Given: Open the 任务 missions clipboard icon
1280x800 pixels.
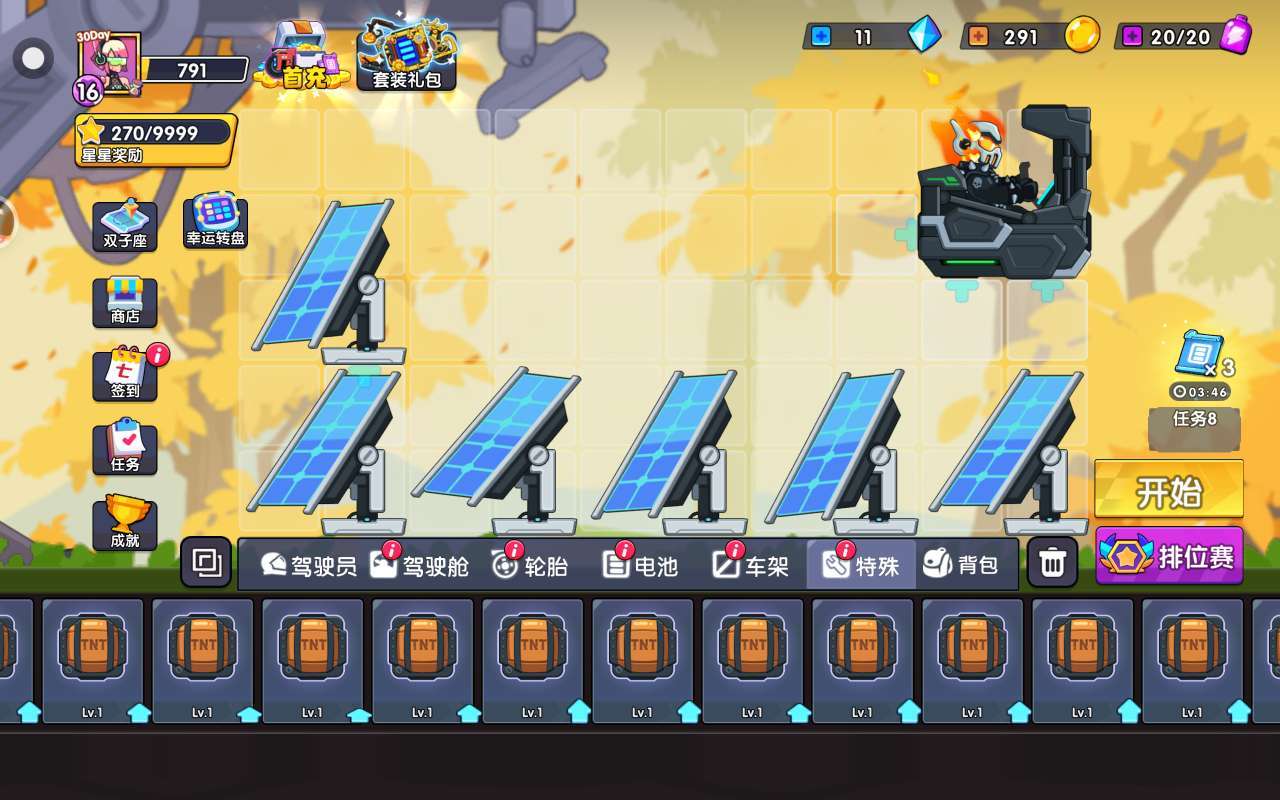Looking at the screenshot, I should coord(125,449).
